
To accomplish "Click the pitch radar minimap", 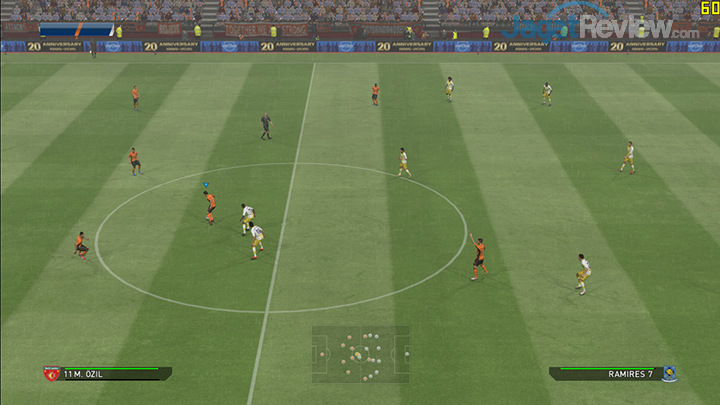I will click(360, 354).
